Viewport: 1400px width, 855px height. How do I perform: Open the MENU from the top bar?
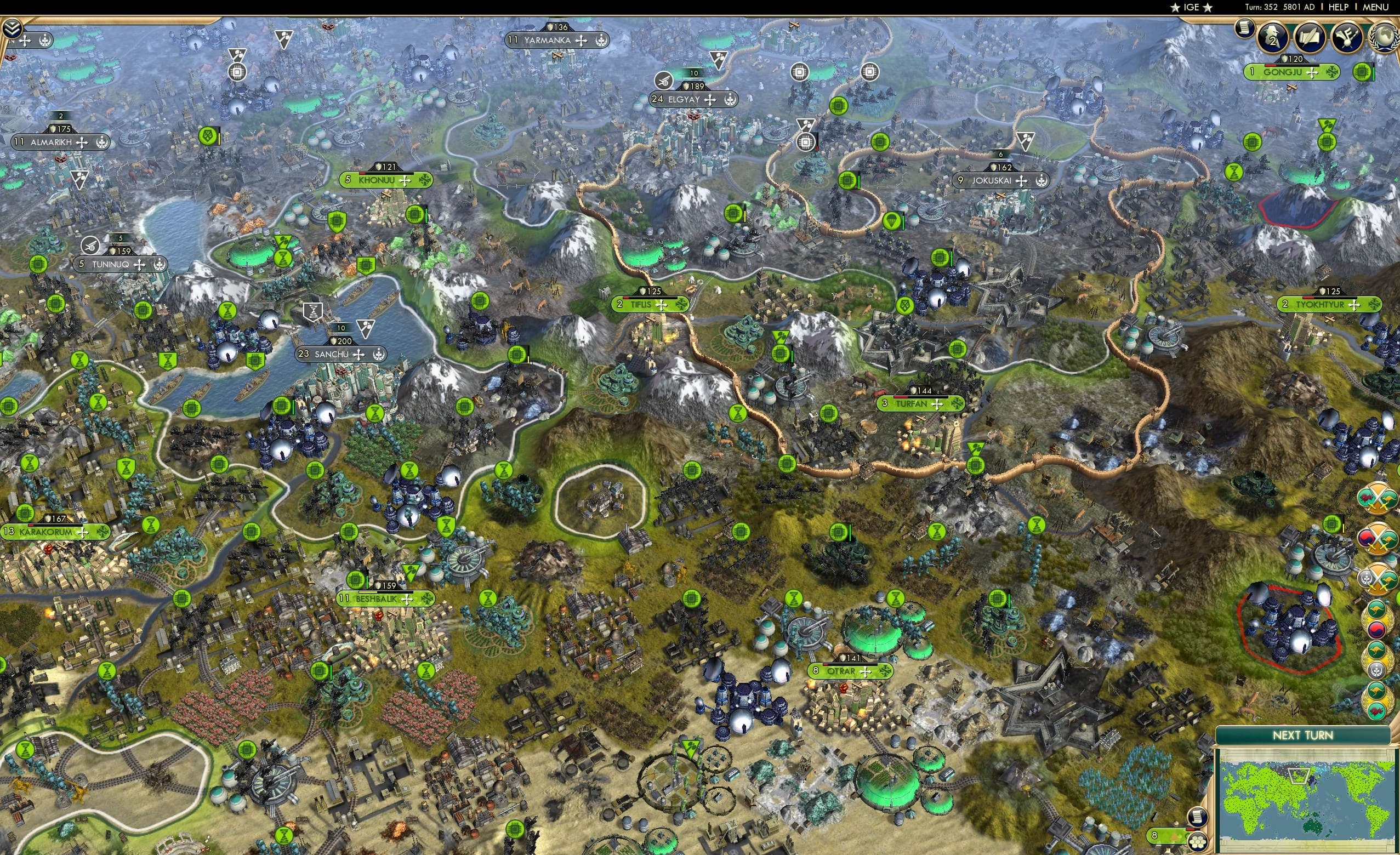click(1378, 7)
